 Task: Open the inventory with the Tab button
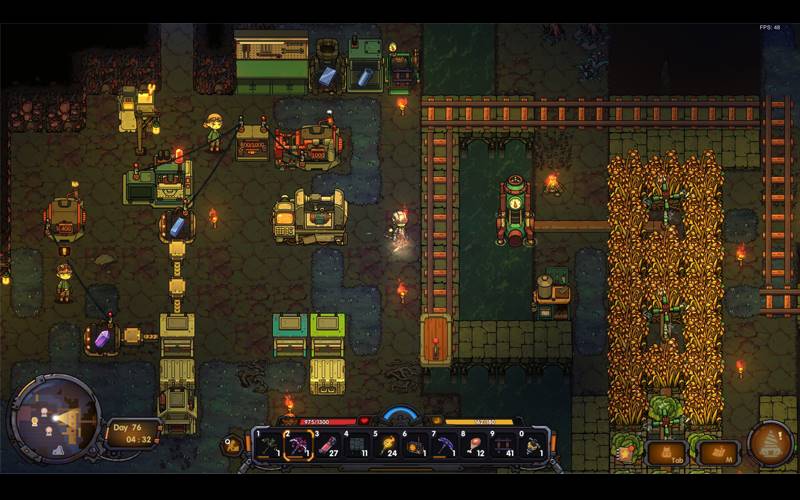point(667,453)
